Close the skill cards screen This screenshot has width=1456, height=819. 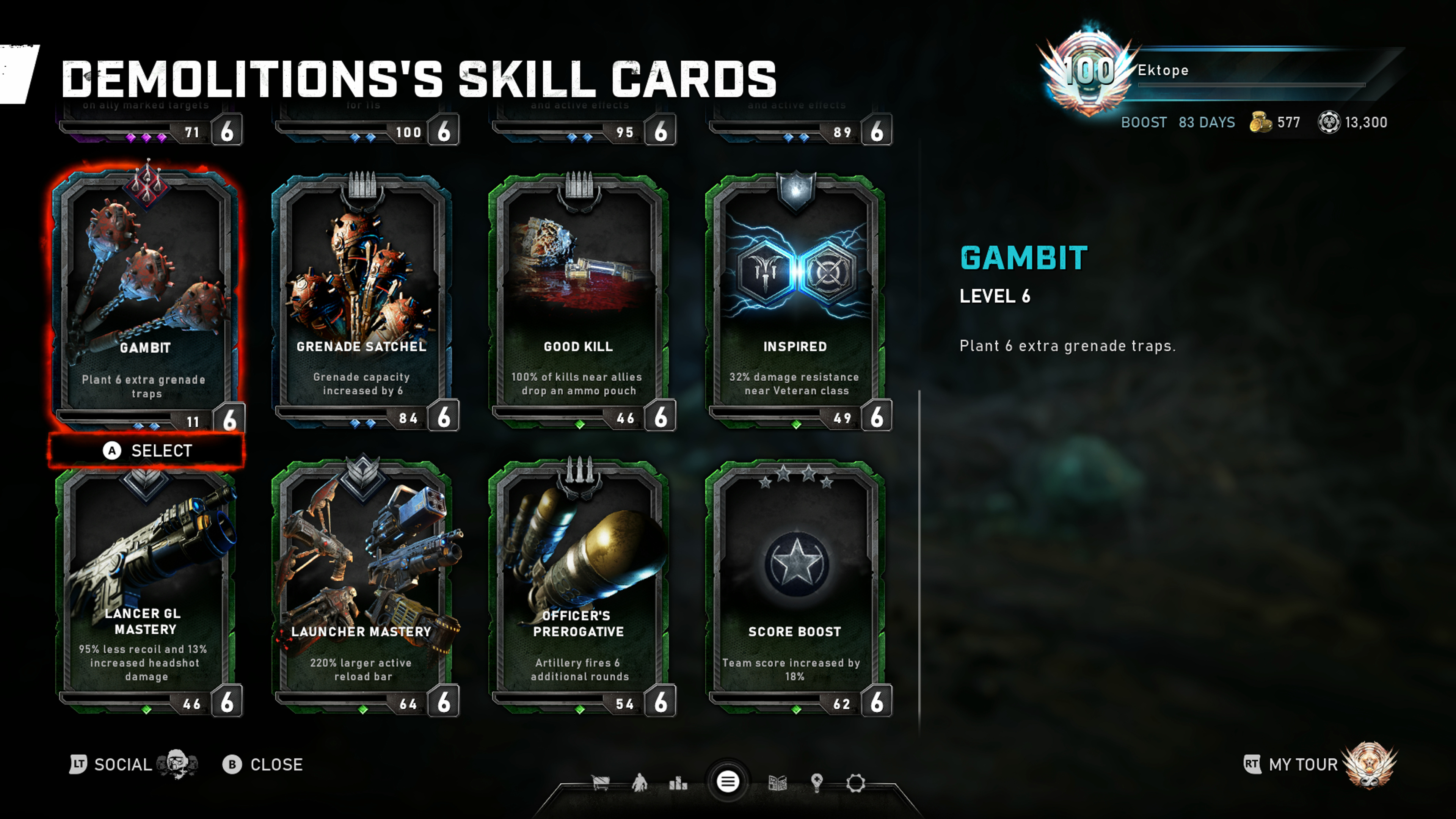264,765
